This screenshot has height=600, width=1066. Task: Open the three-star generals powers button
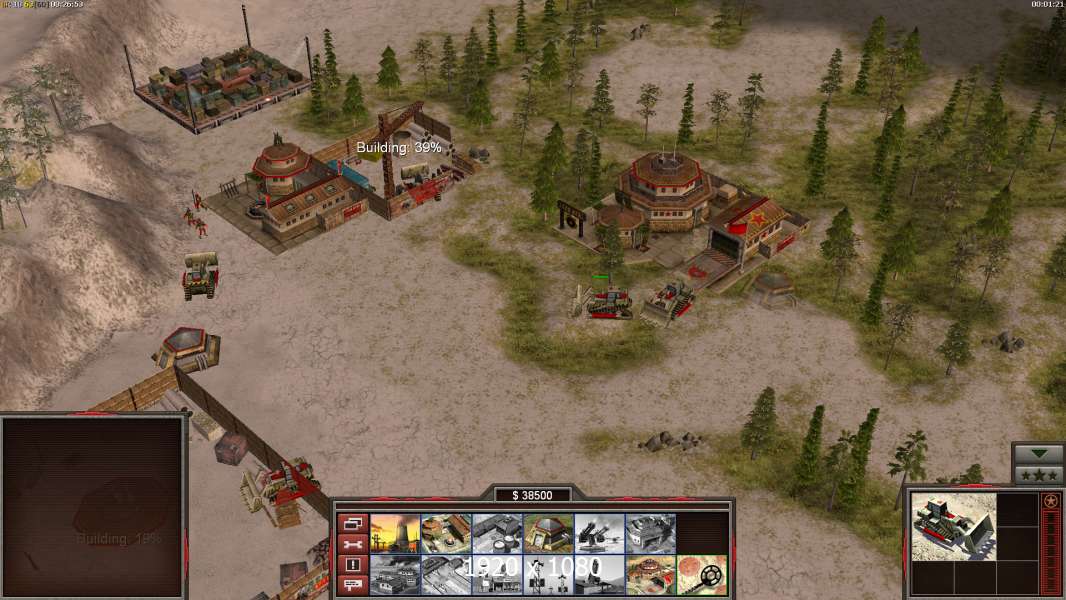pyautogui.click(x=1038, y=475)
